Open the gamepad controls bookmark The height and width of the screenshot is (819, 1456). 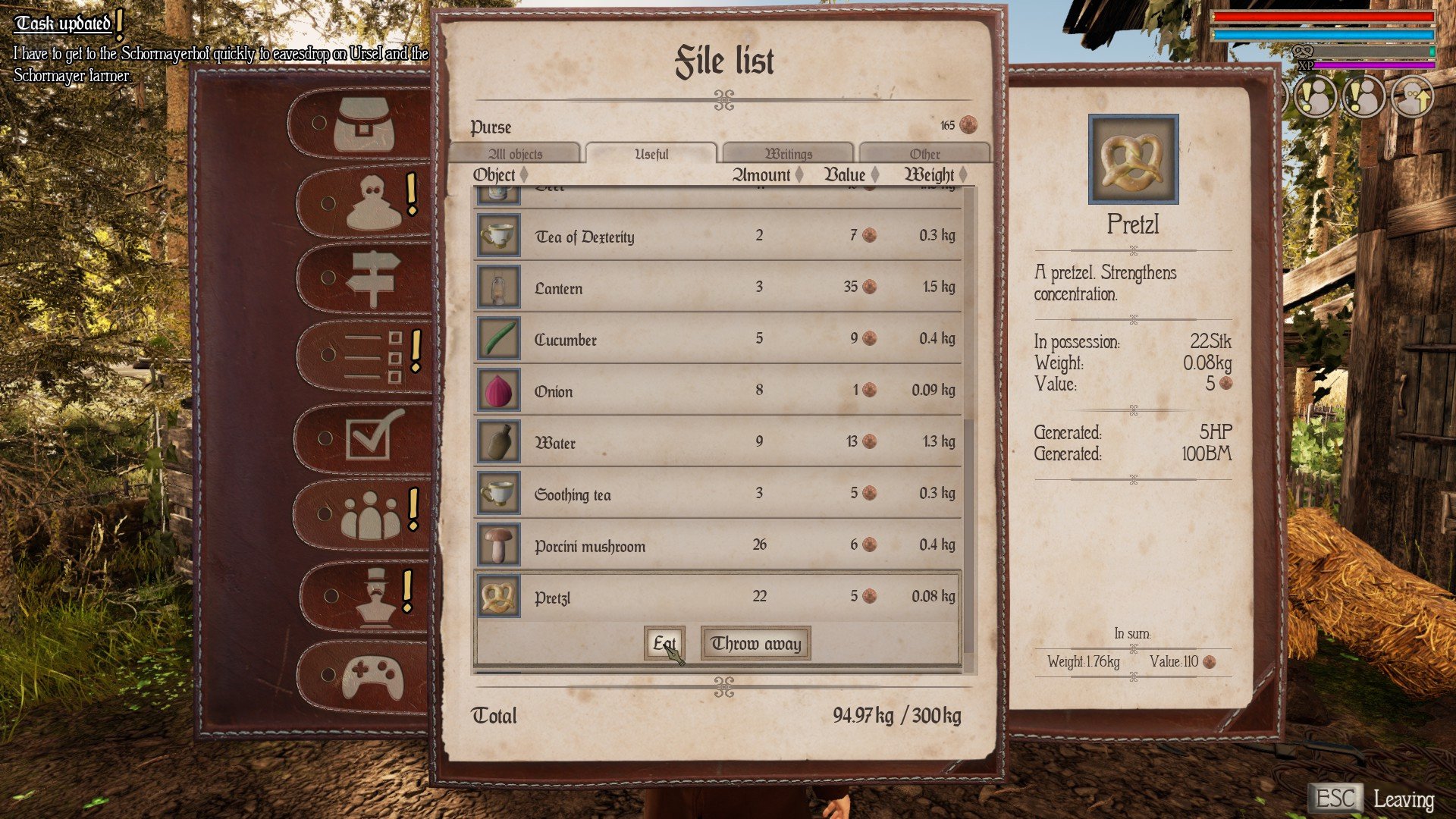tap(372, 676)
